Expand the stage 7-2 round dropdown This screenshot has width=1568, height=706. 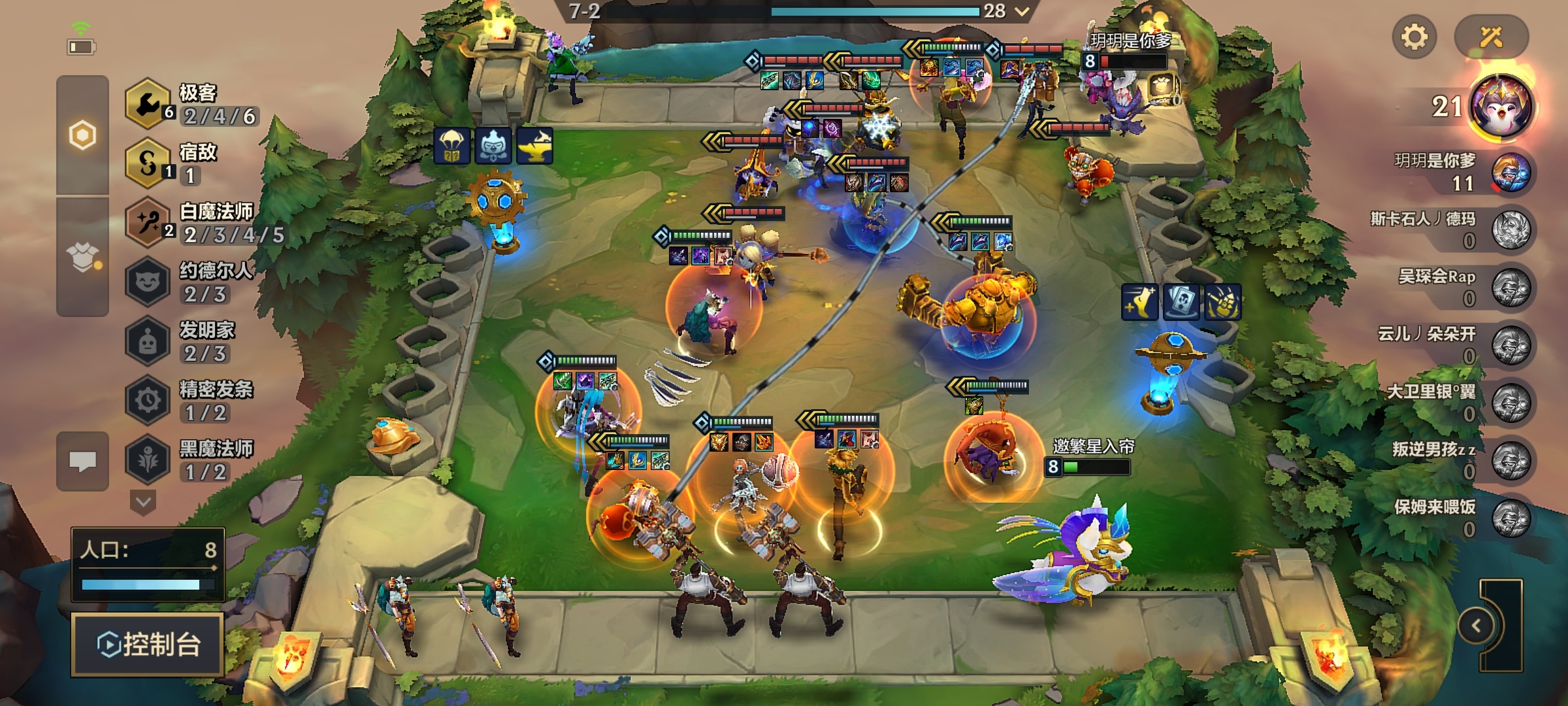[1022, 11]
